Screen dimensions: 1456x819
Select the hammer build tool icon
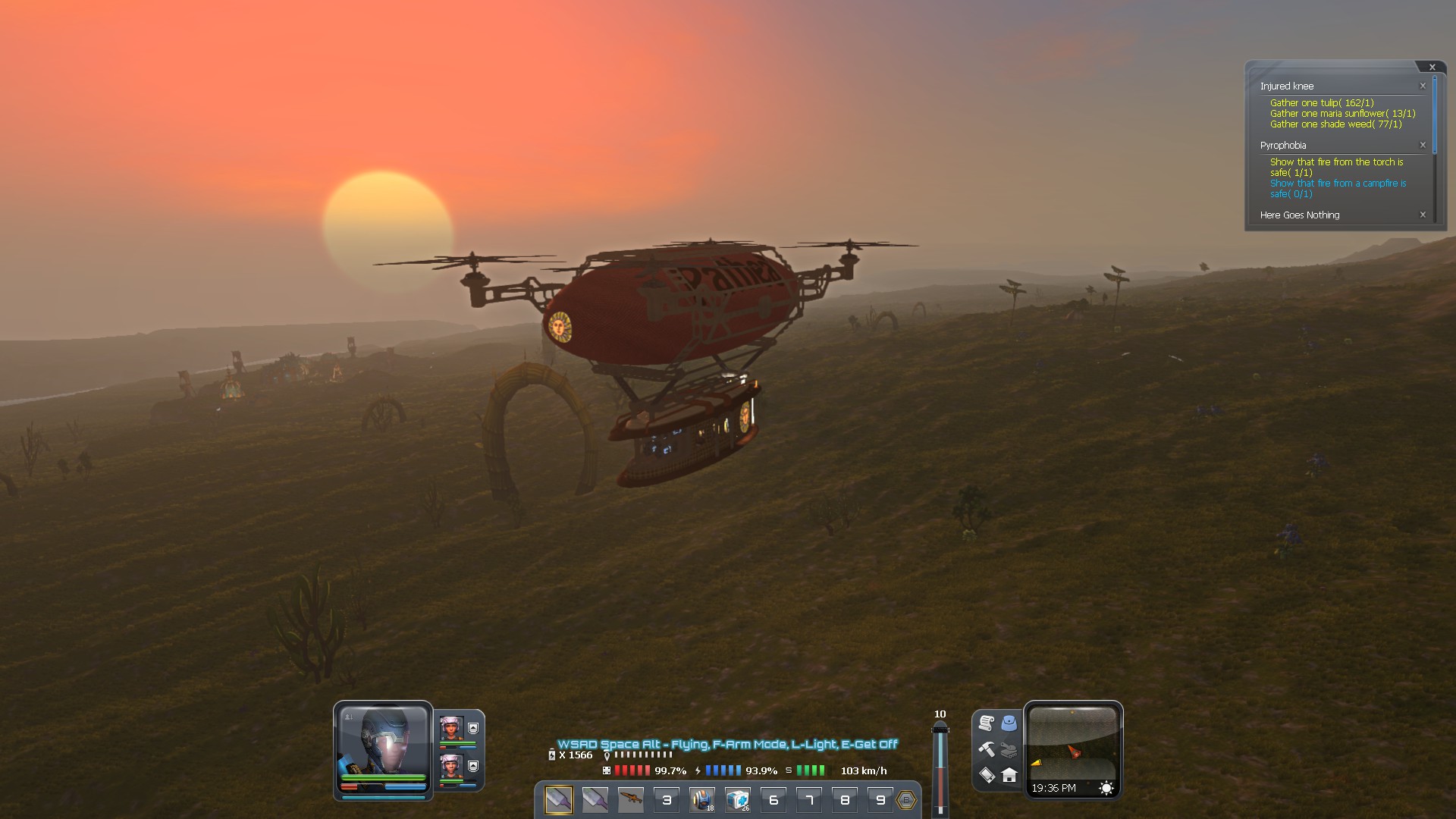[987, 748]
